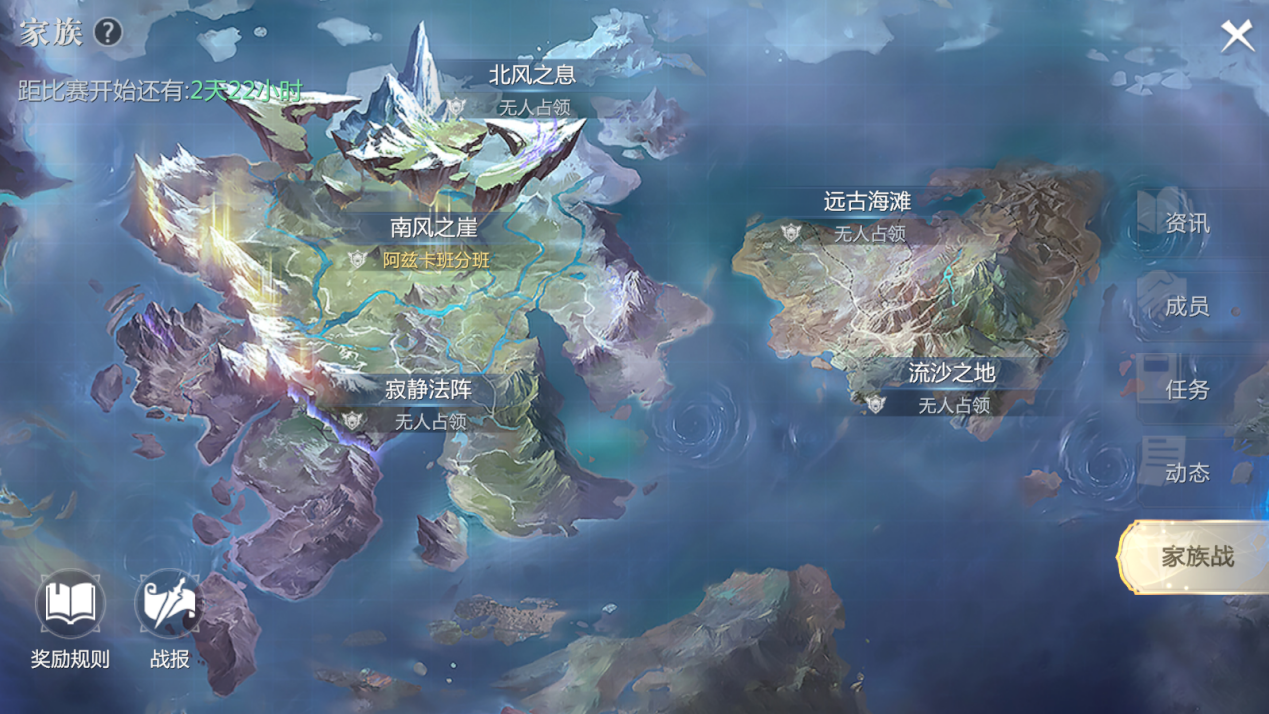Open the 成员 members tab
The width and height of the screenshot is (1269, 714).
(x=1187, y=307)
